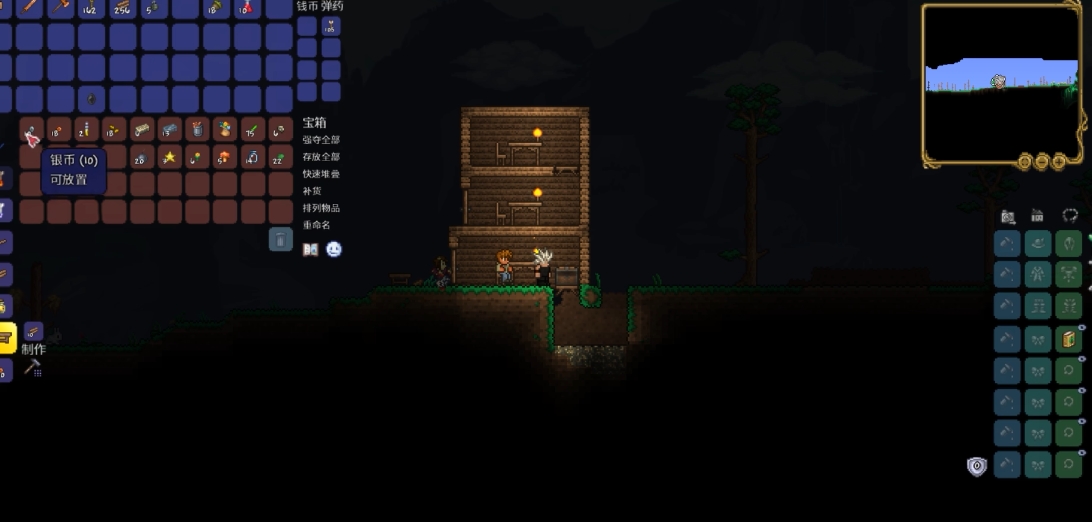Select the metal trash bucket chest item
This screenshot has height=522, width=1092.
pyautogui.click(x=198, y=129)
